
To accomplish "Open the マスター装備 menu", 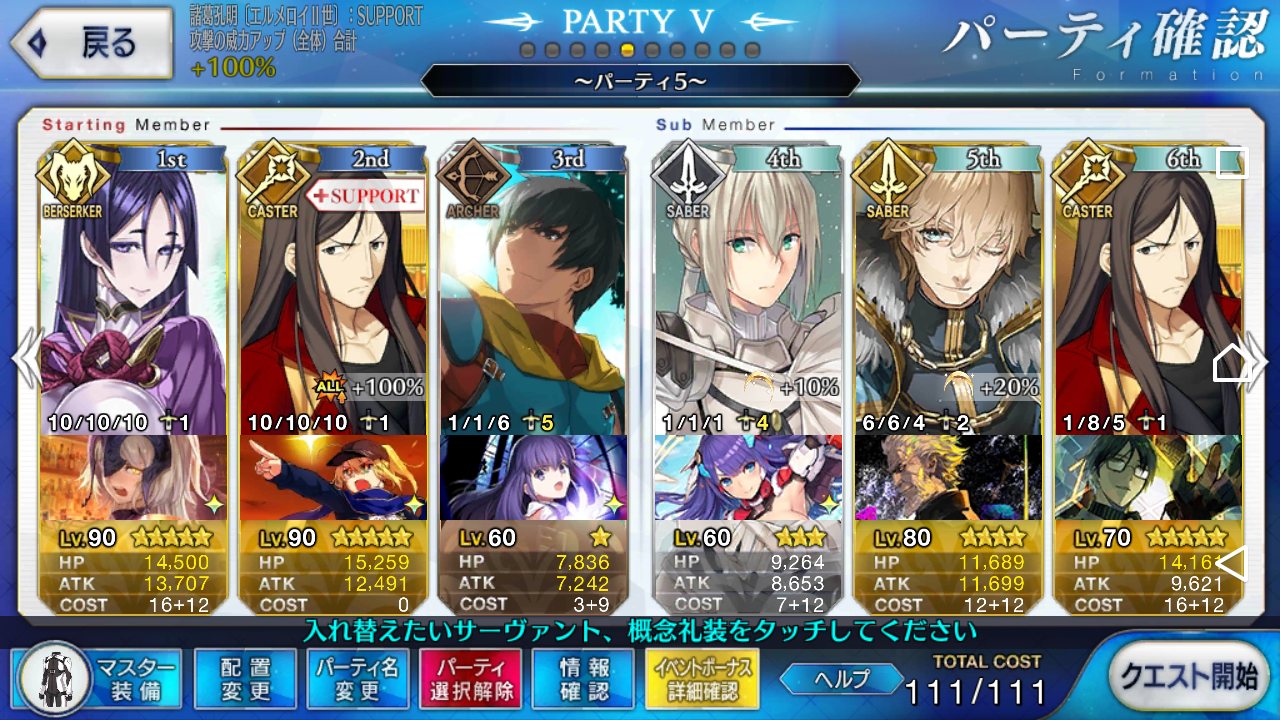I will coord(100,677).
